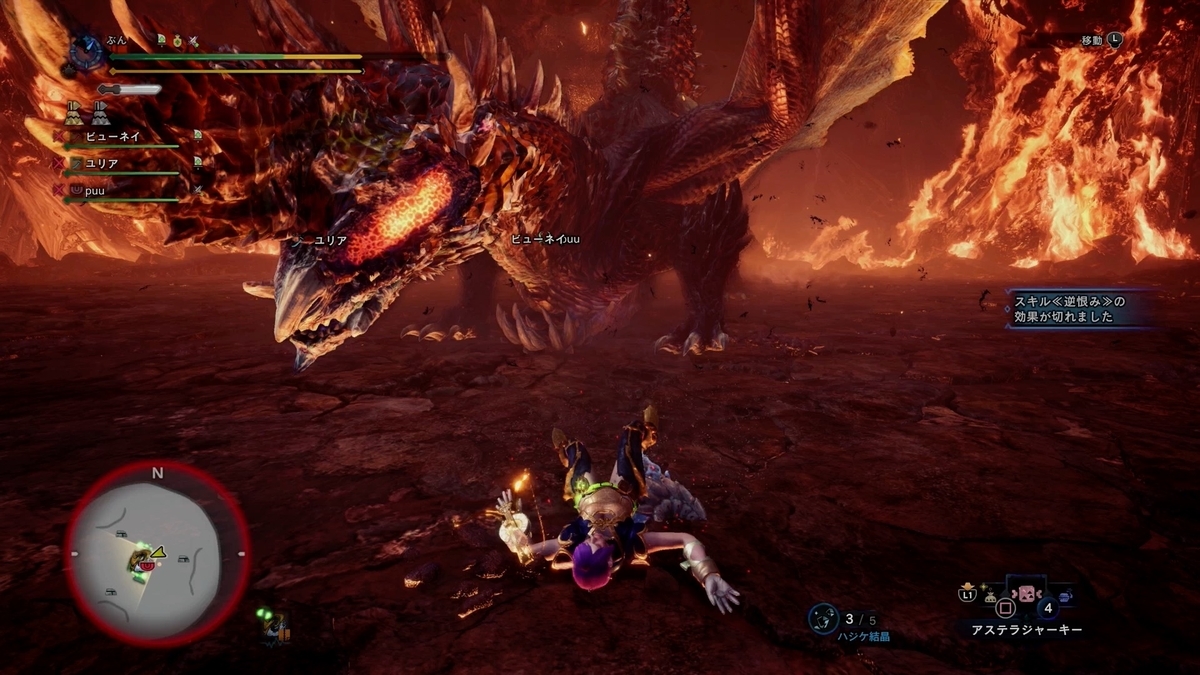
Task: Select party member puu in the list
Action: tap(96, 189)
